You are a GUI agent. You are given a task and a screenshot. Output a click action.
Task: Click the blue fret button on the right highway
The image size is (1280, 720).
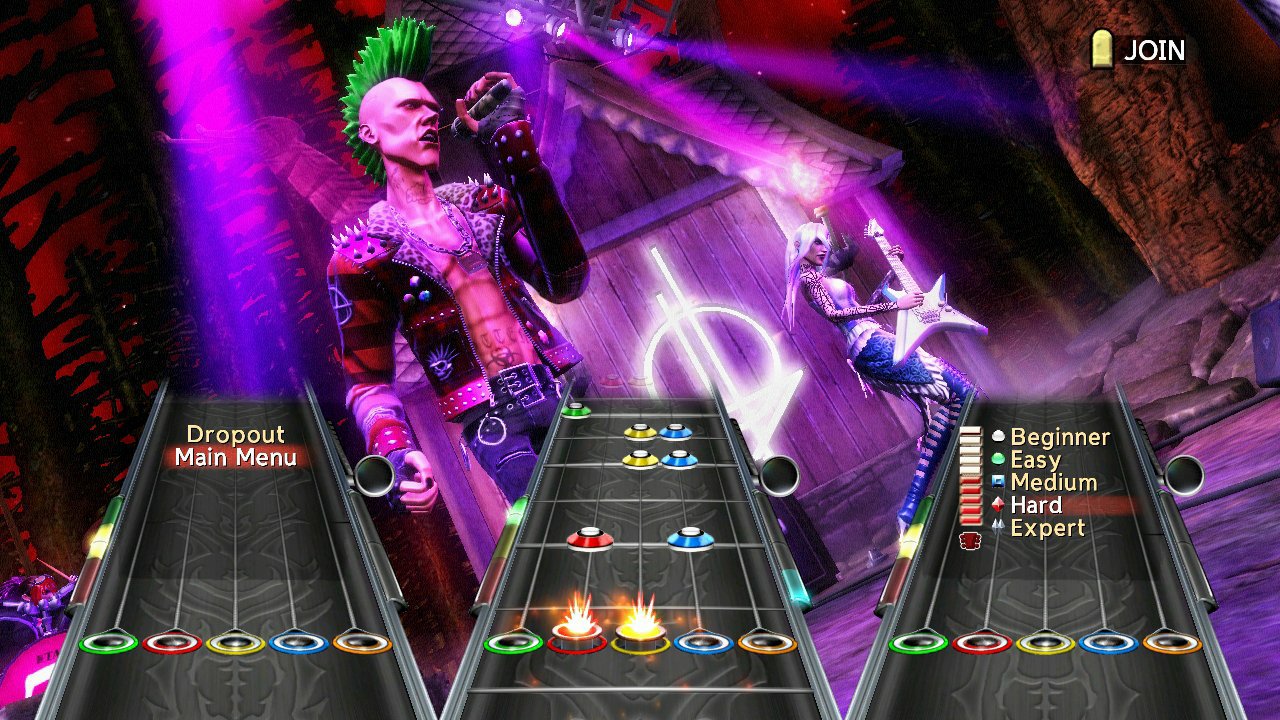1103,645
